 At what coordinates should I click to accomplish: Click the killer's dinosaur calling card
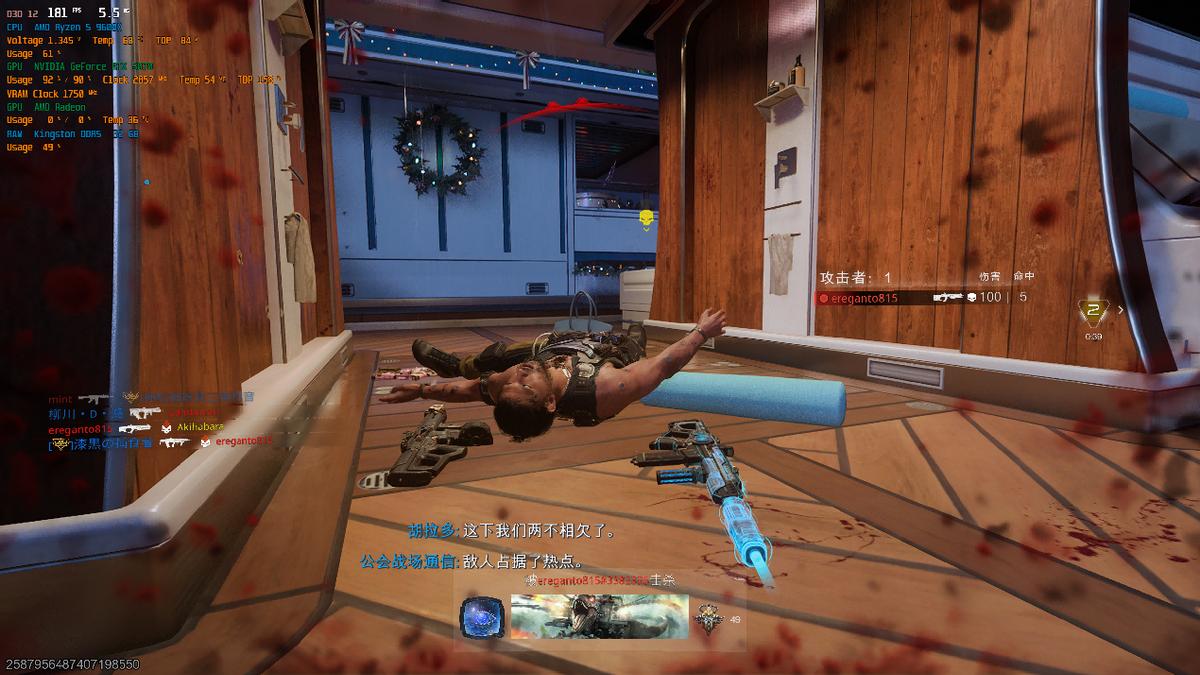(x=599, y=617)
